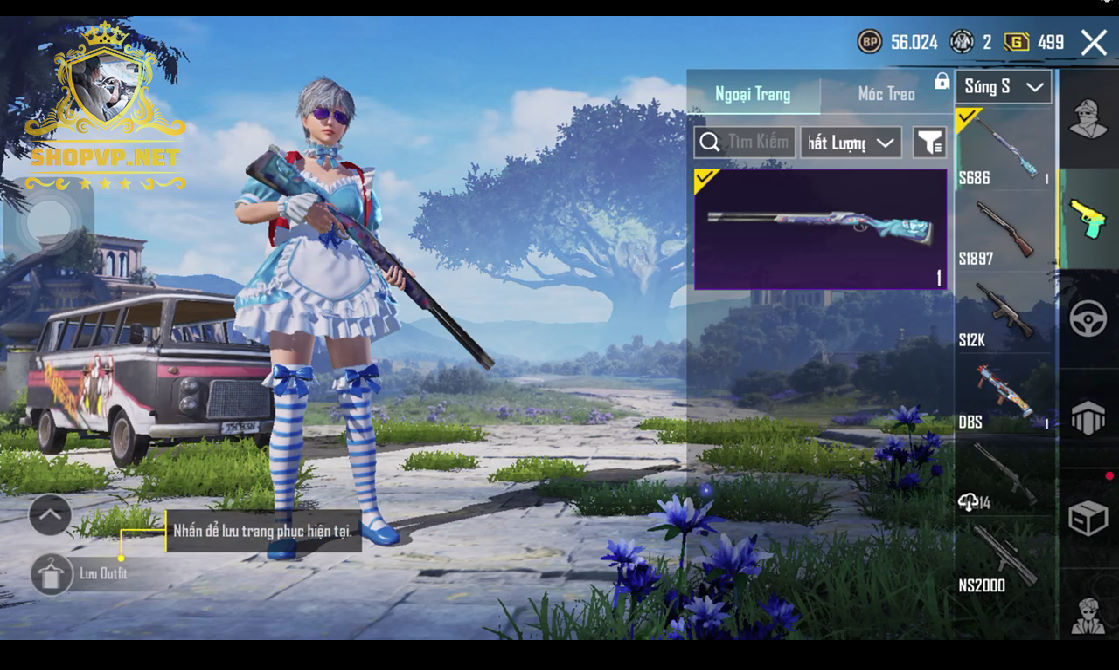
Task: Open the Súng S weapon category dropdown
Action: 1003,87
